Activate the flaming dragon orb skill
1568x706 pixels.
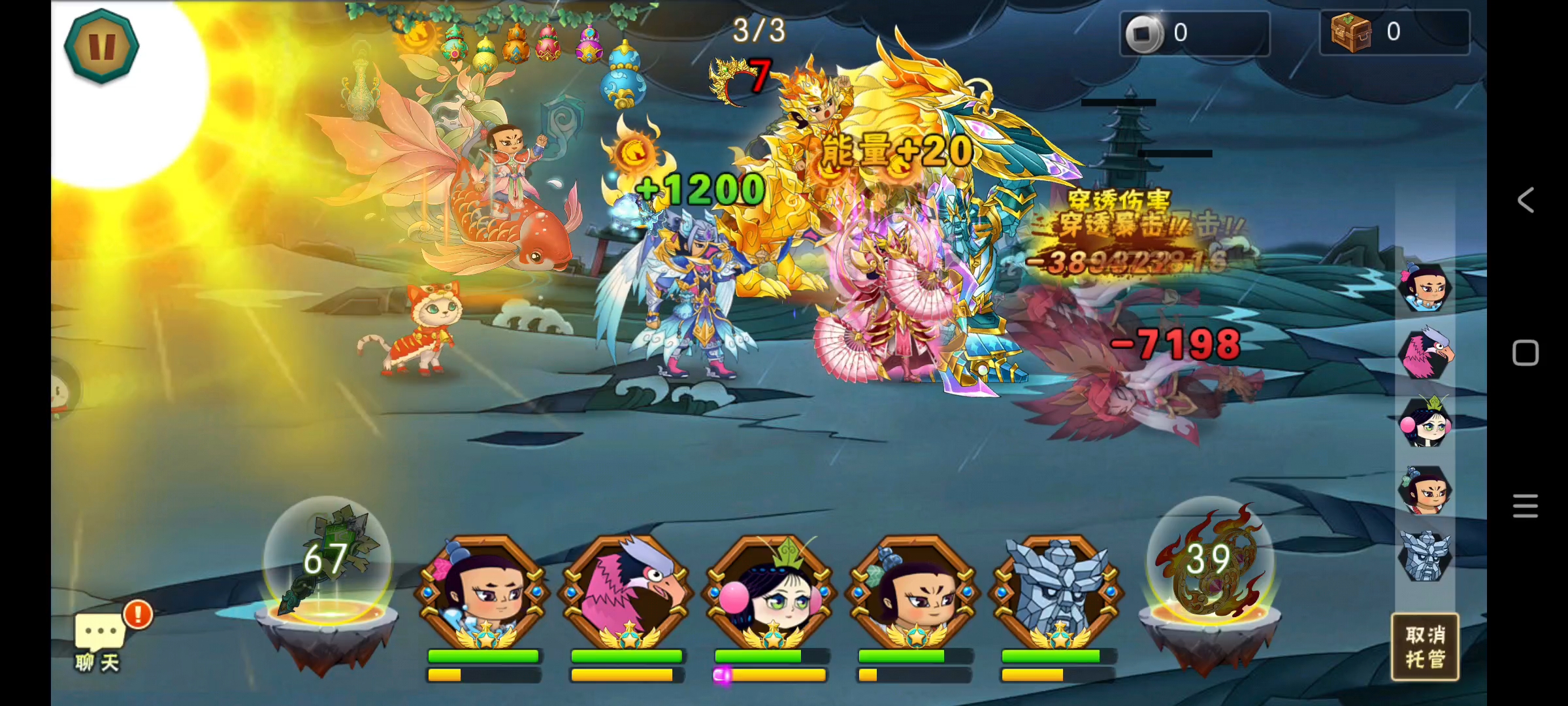[x=1210, y=561]
